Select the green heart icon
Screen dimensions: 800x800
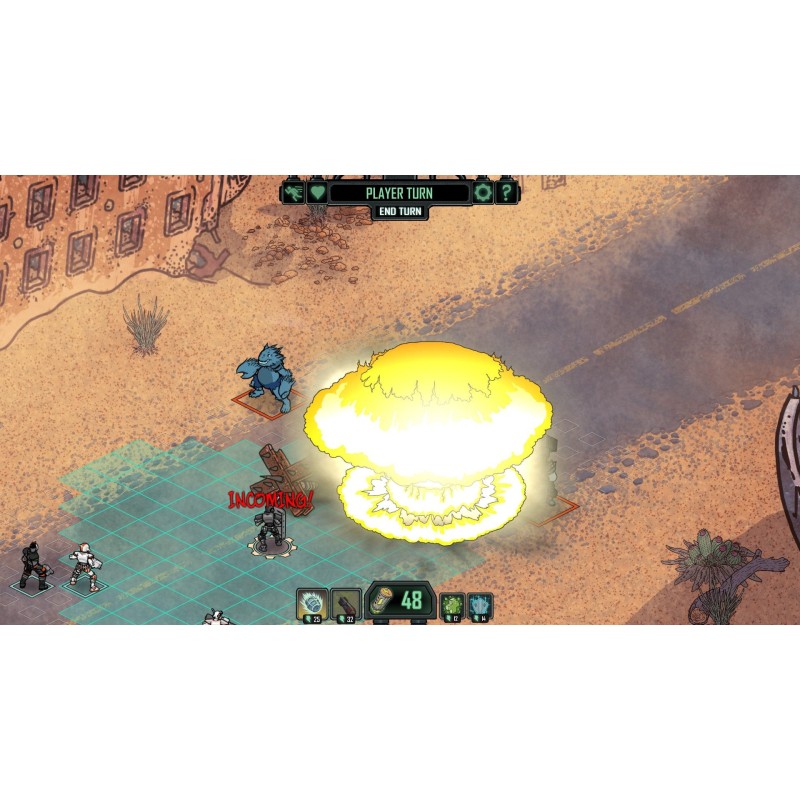pyautogui.click(x=317, y=192)
